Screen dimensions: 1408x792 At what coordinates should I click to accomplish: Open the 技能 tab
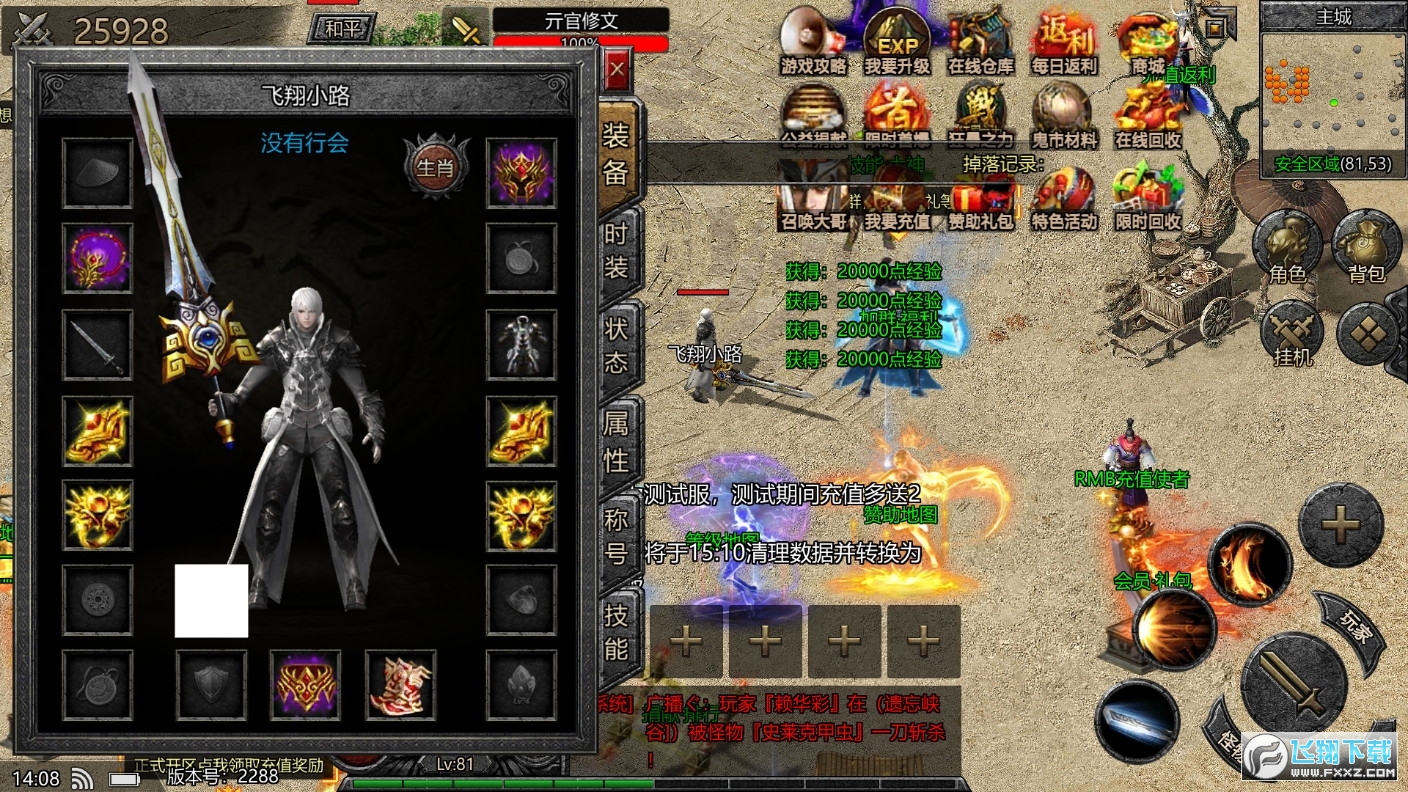point(617,632)
